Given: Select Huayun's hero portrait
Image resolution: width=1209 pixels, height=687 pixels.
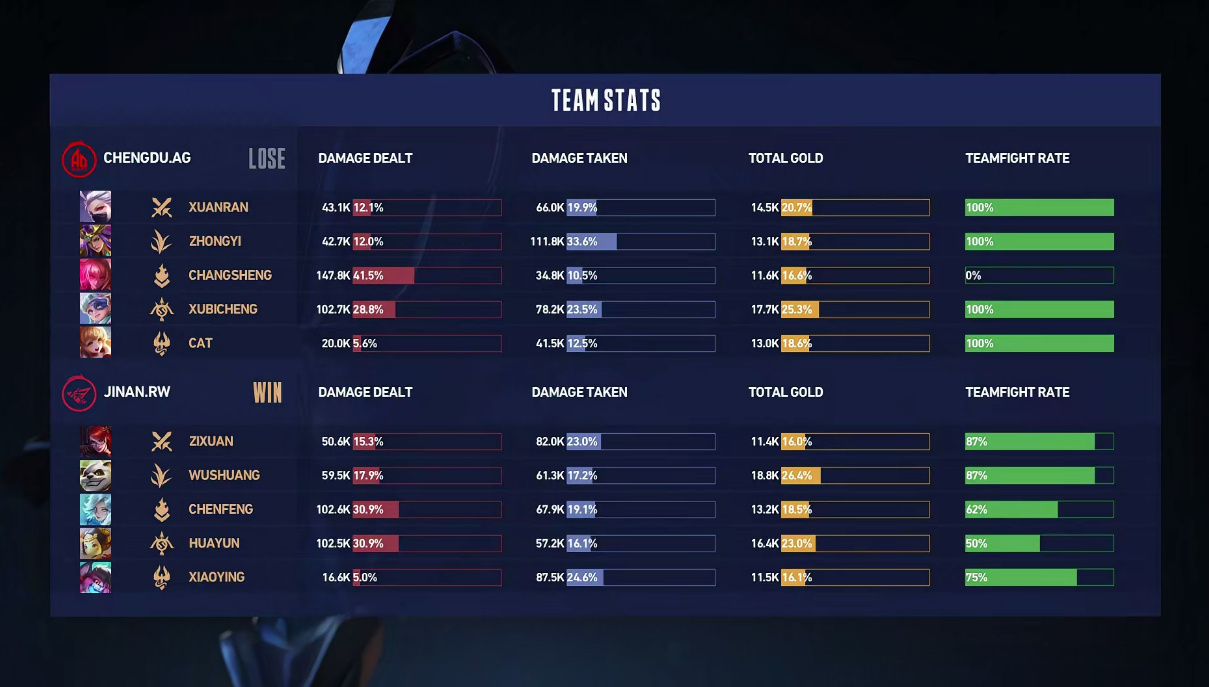Looking at the screenshot, I should tap(95, 543).
